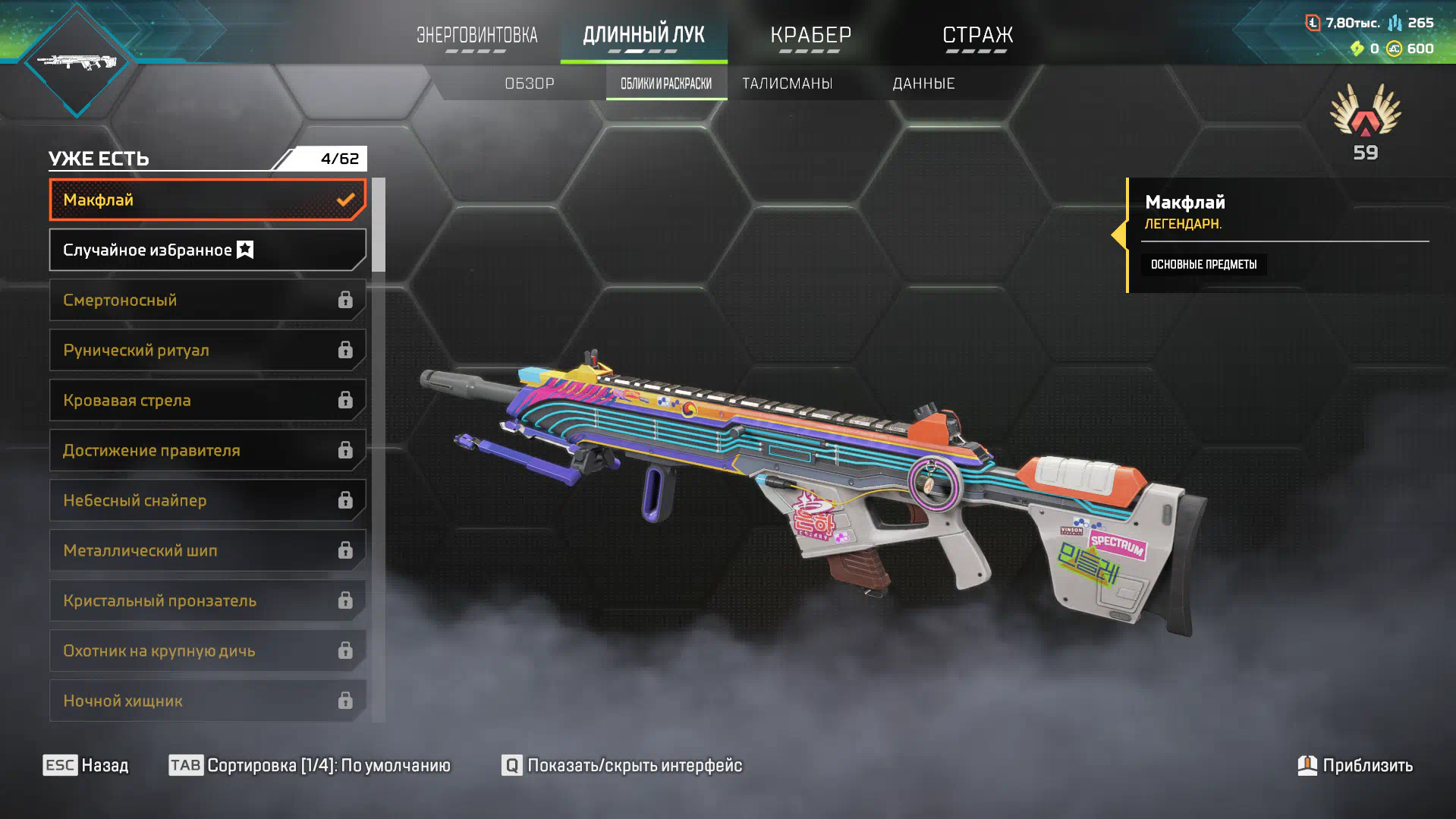Select the Кровавая стрела skin row

207,400
